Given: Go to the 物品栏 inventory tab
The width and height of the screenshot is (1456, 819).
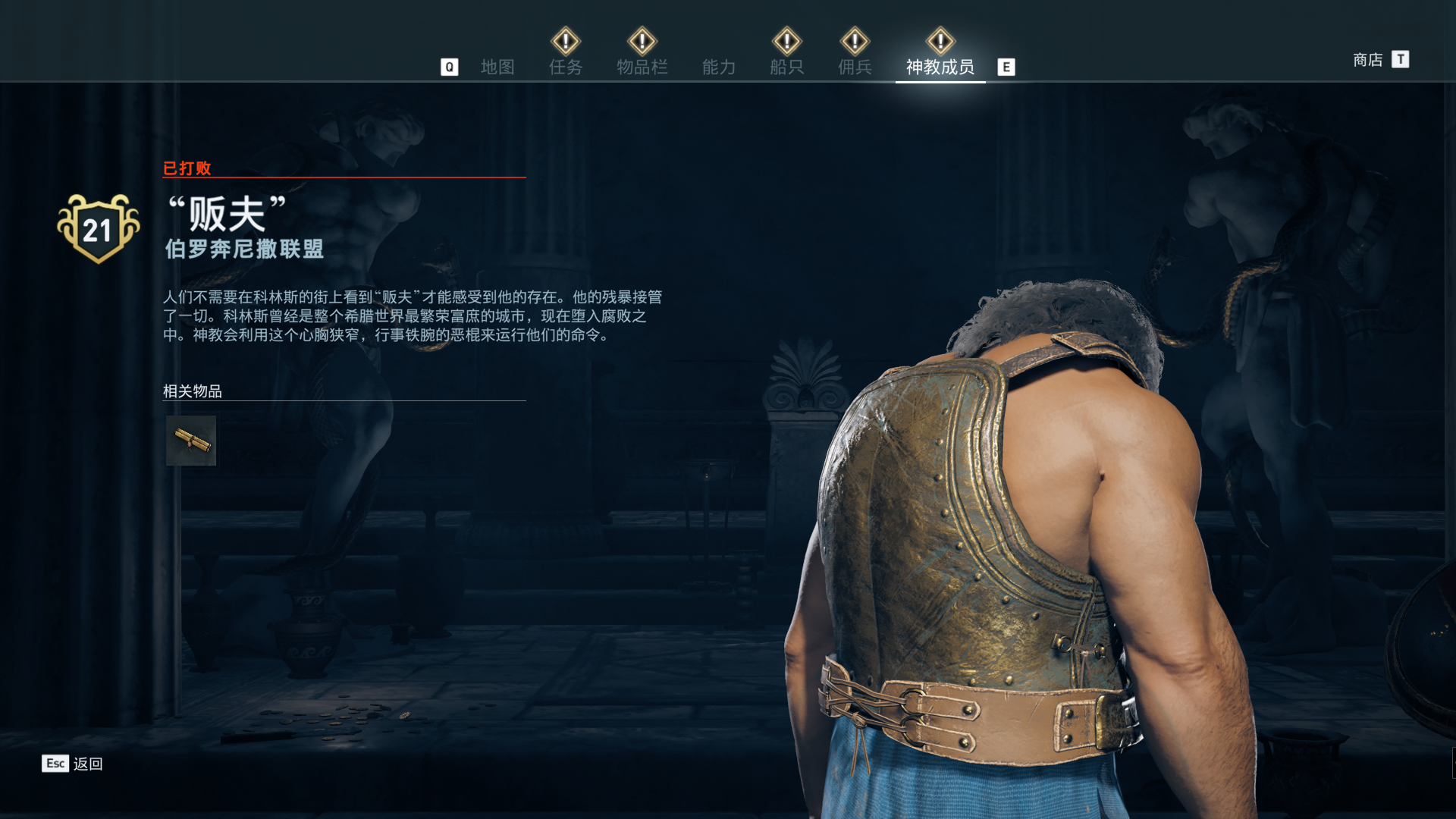Looking at the screenshot, I should pos(642,67).
